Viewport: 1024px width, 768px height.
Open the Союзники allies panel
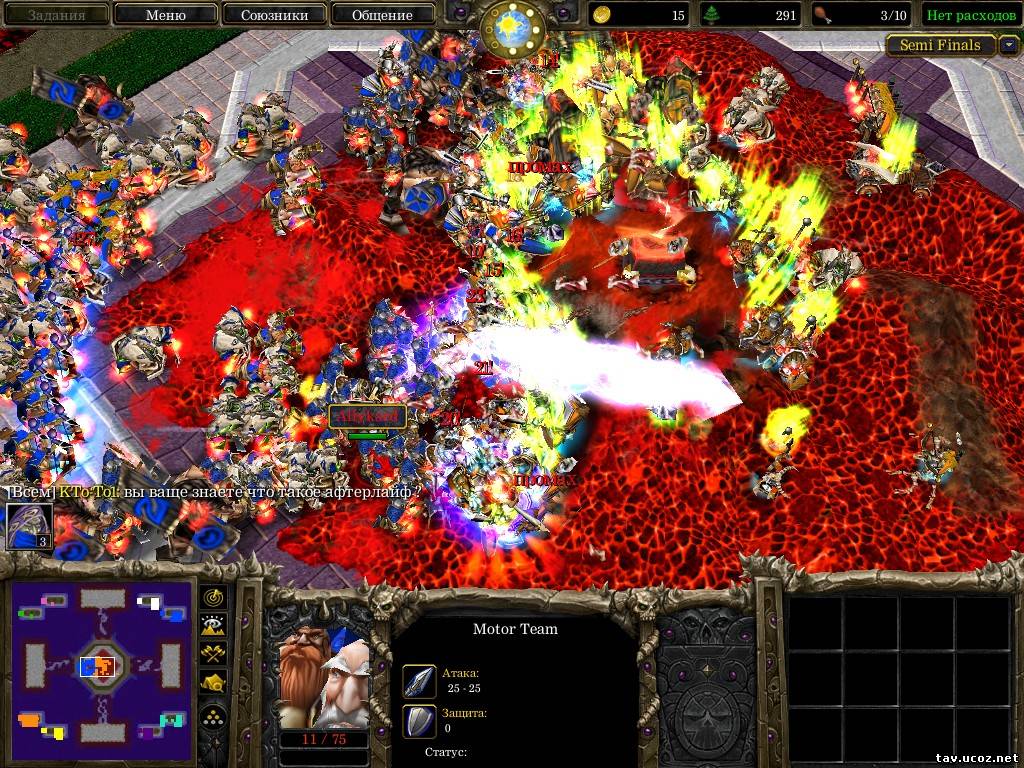[273, 15]
